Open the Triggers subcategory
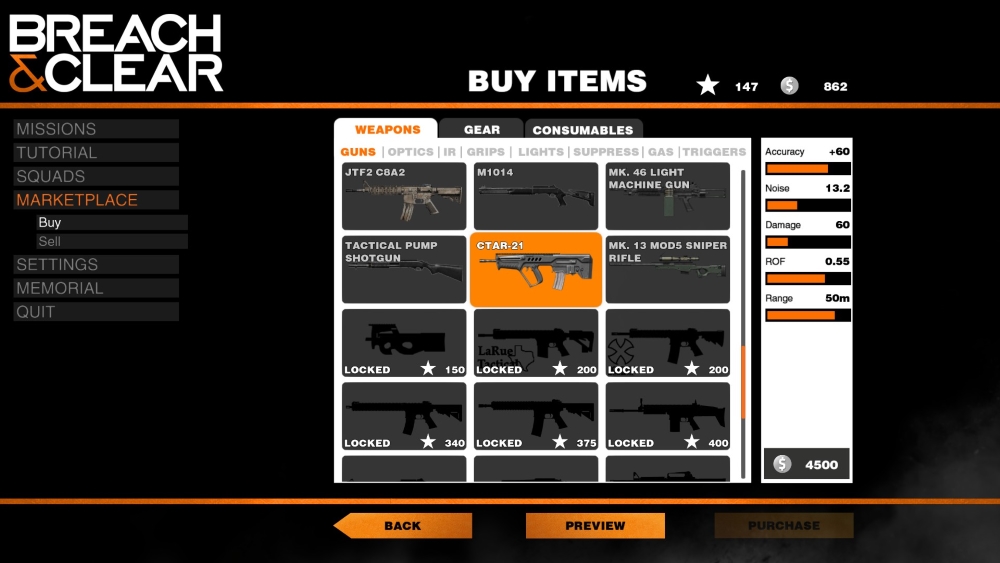1000x563 pixels. (714, 152)
